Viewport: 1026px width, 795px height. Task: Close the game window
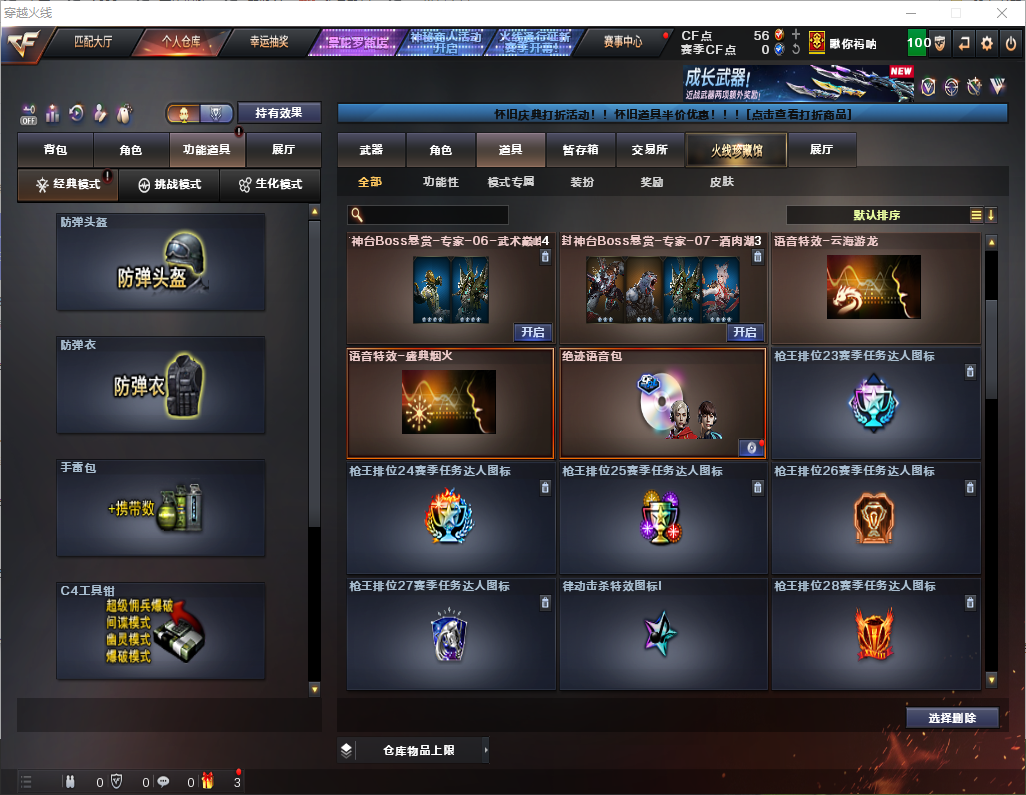pos(1004,13)
